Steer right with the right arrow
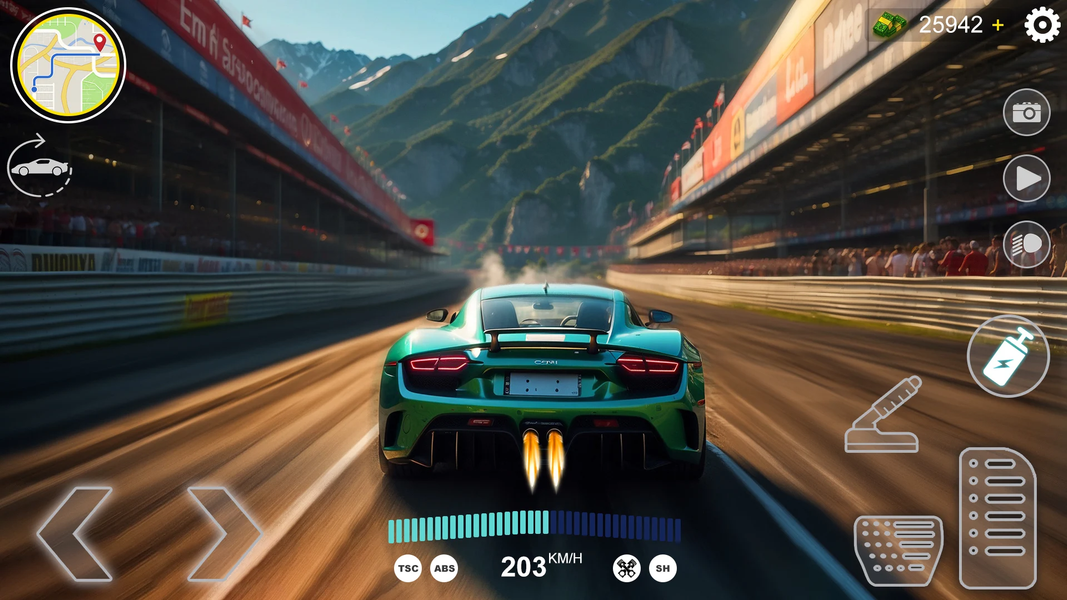1067x600 pixels. [x=224, y=533]
